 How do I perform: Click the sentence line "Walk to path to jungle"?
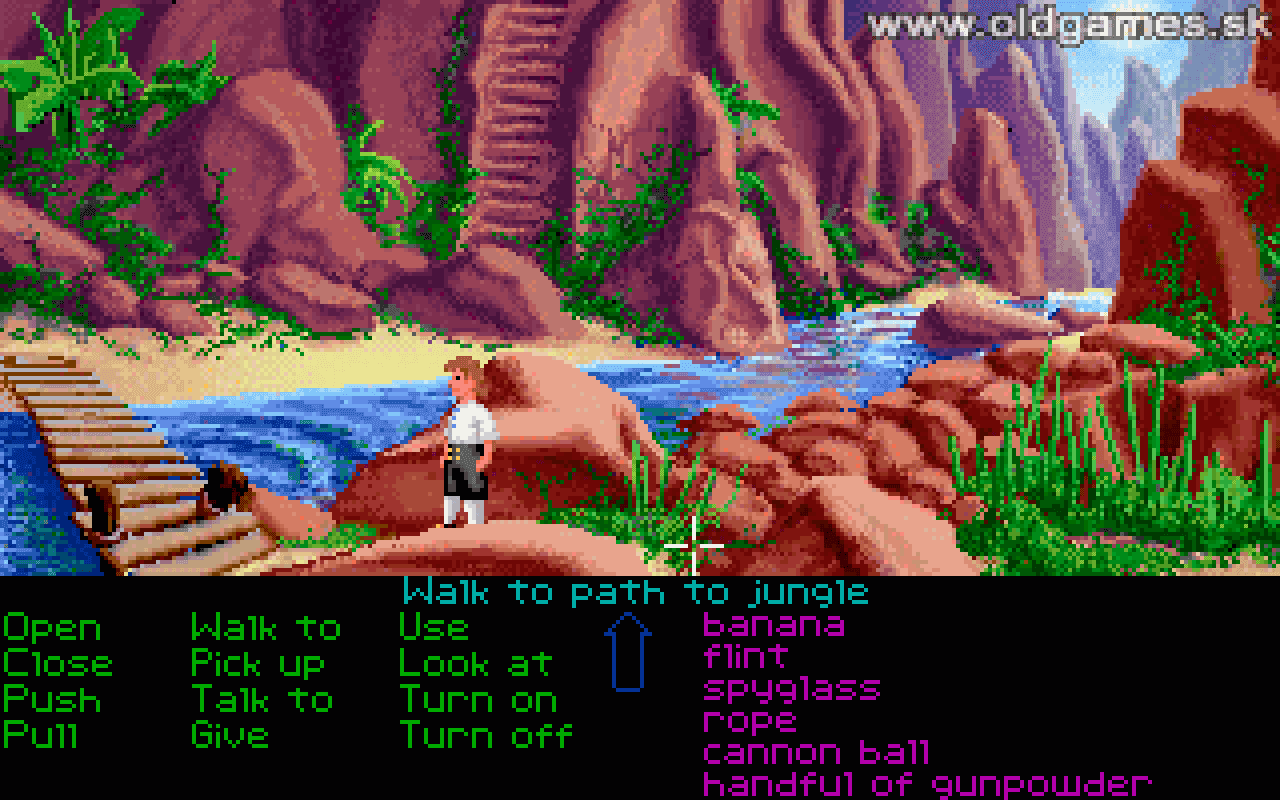tap(635, 592)
